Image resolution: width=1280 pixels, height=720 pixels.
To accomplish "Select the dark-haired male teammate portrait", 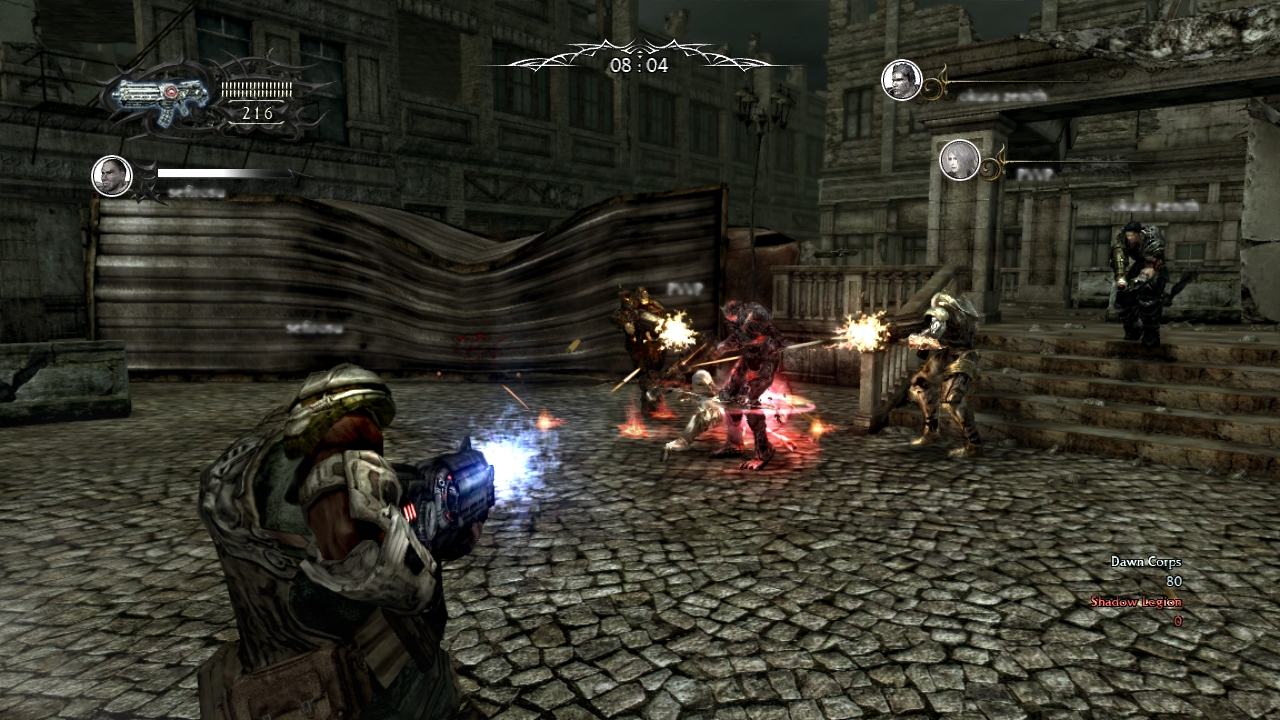I will pyautogui.click(x=901, y=80).
